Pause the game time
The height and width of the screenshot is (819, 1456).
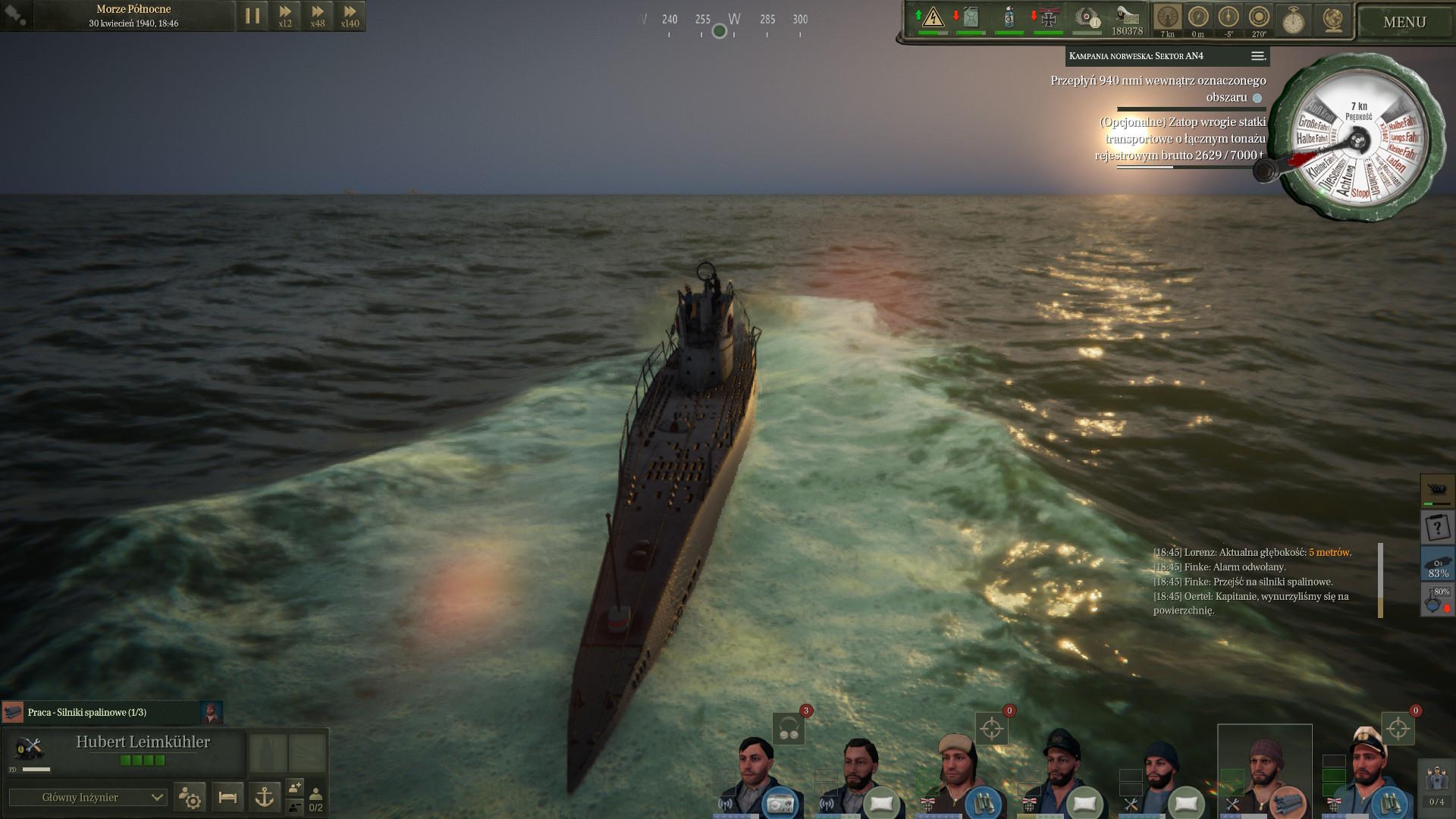[x=253, y=16]
